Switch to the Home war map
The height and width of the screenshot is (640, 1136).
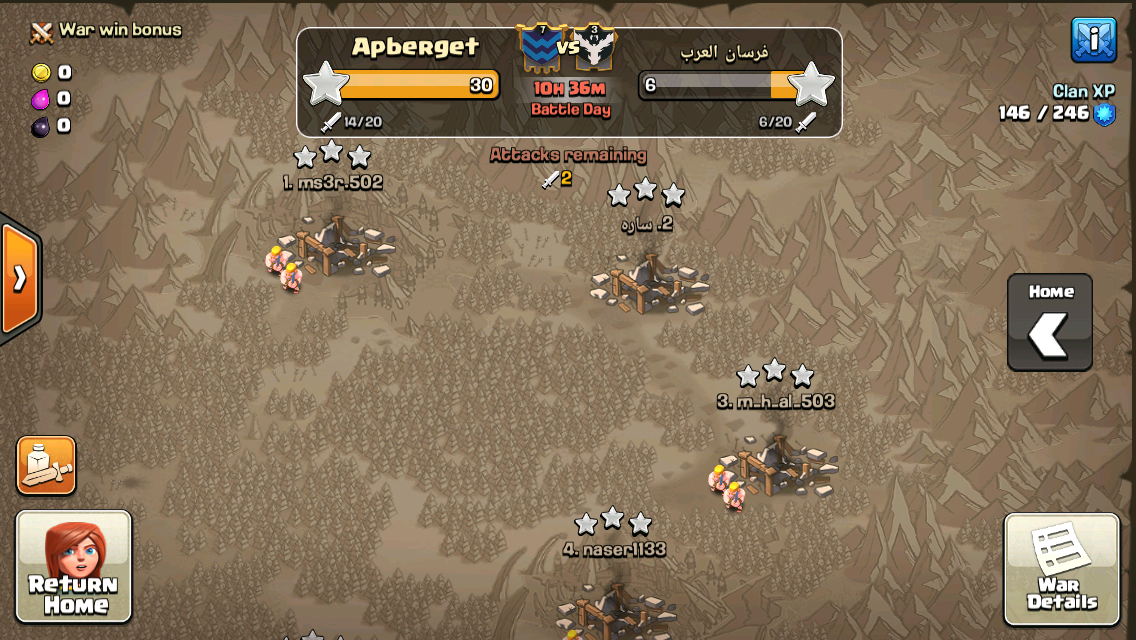[1049, 322]
